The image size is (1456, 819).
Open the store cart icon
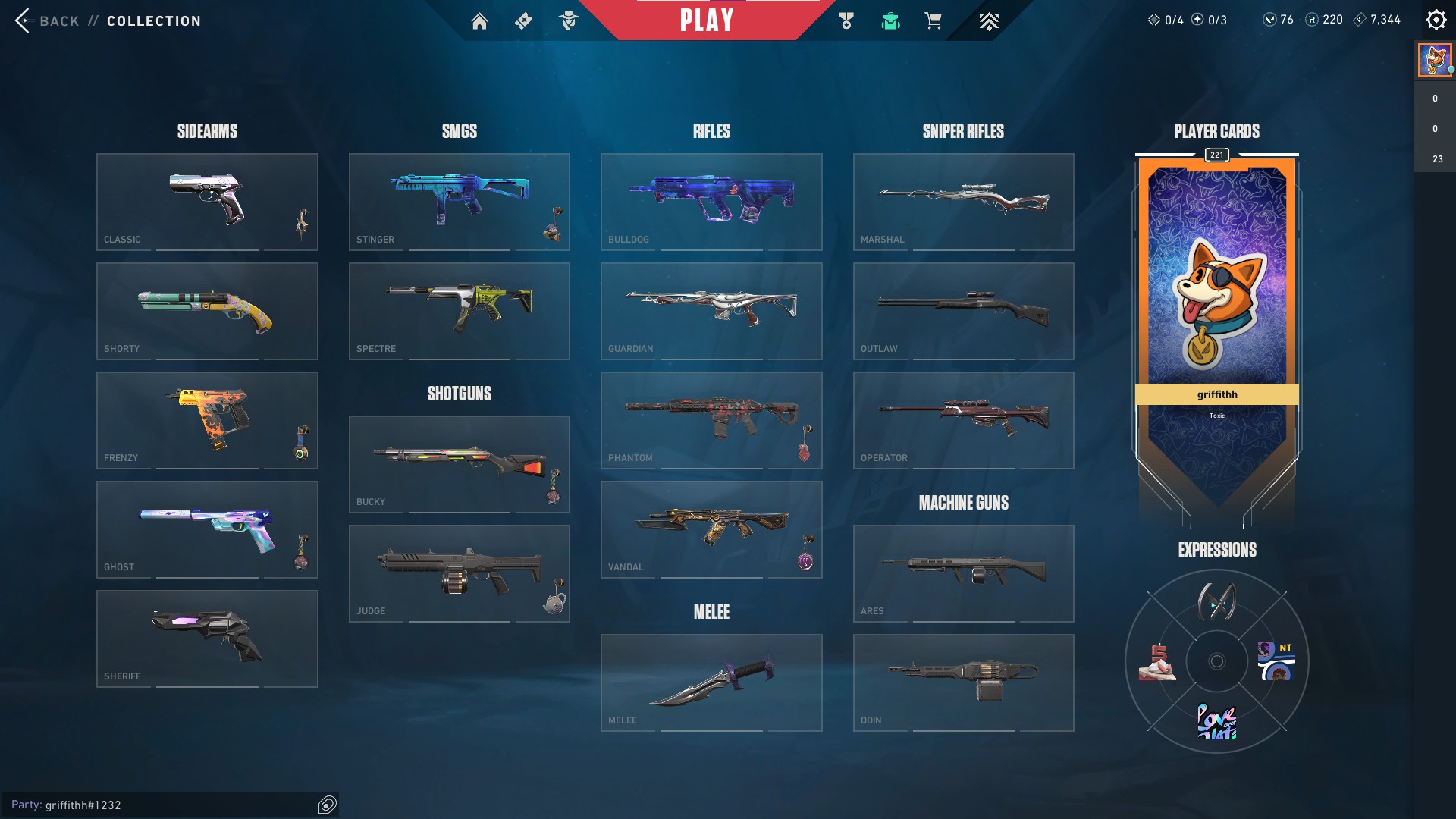click(933, 21)
